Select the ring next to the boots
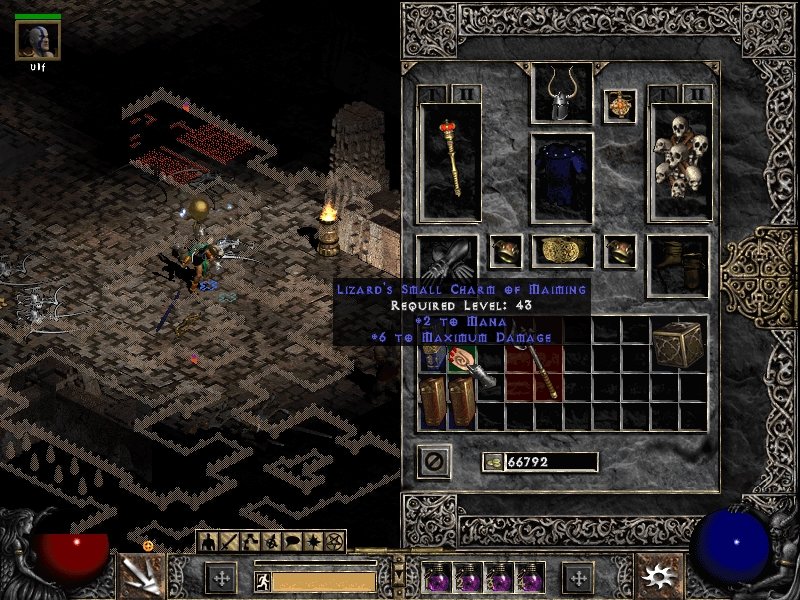 click(620, 251)
